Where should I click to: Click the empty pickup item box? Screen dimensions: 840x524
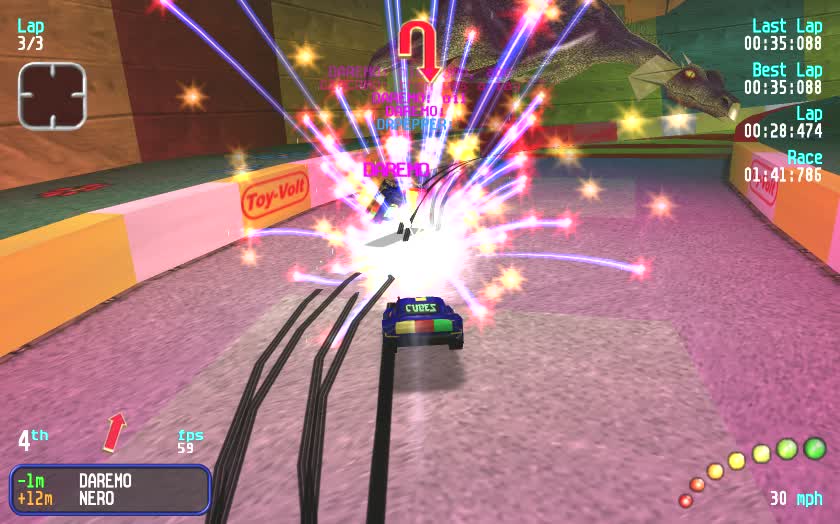pos(52,96)
